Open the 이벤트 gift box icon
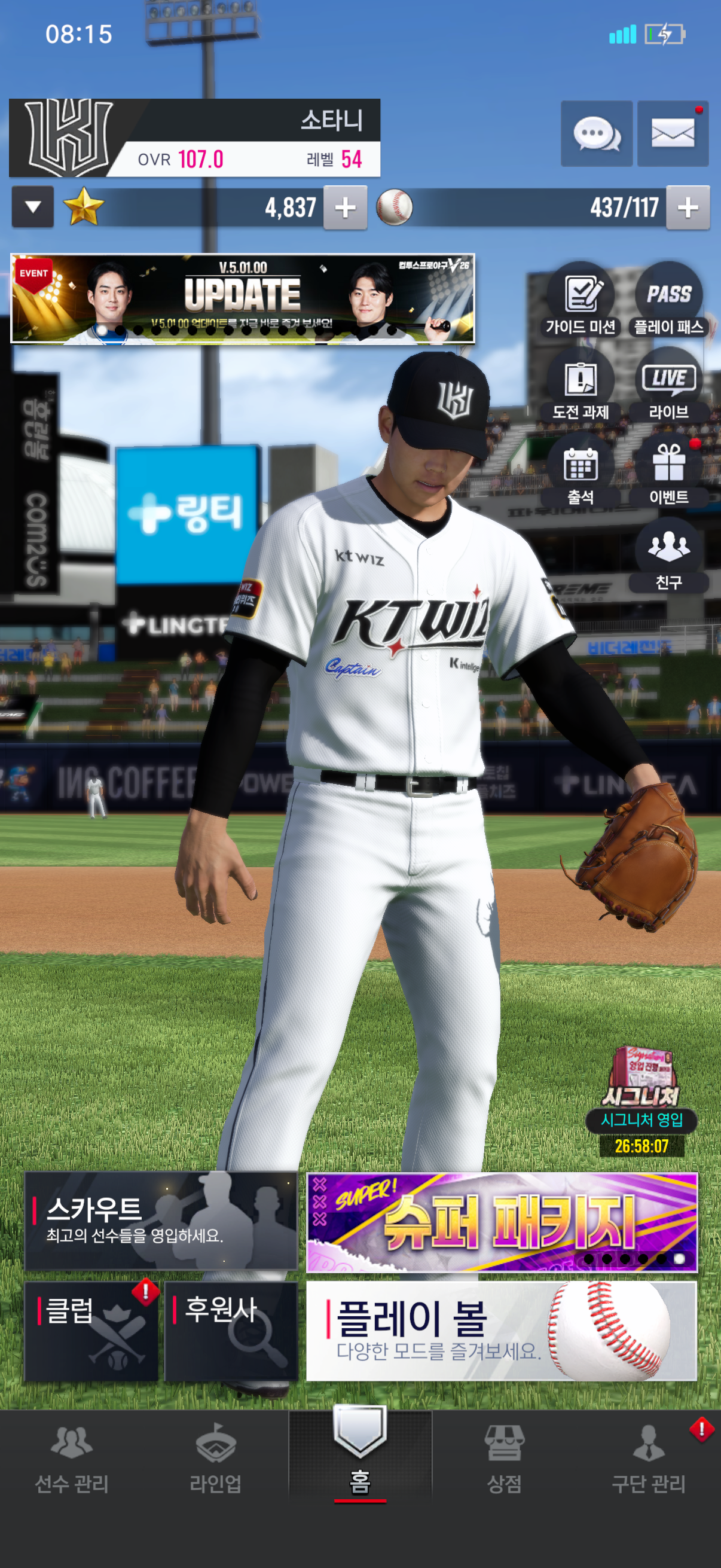Viewport: 721px width, 1568px height. pyautogui.click(x=668, y=470)
